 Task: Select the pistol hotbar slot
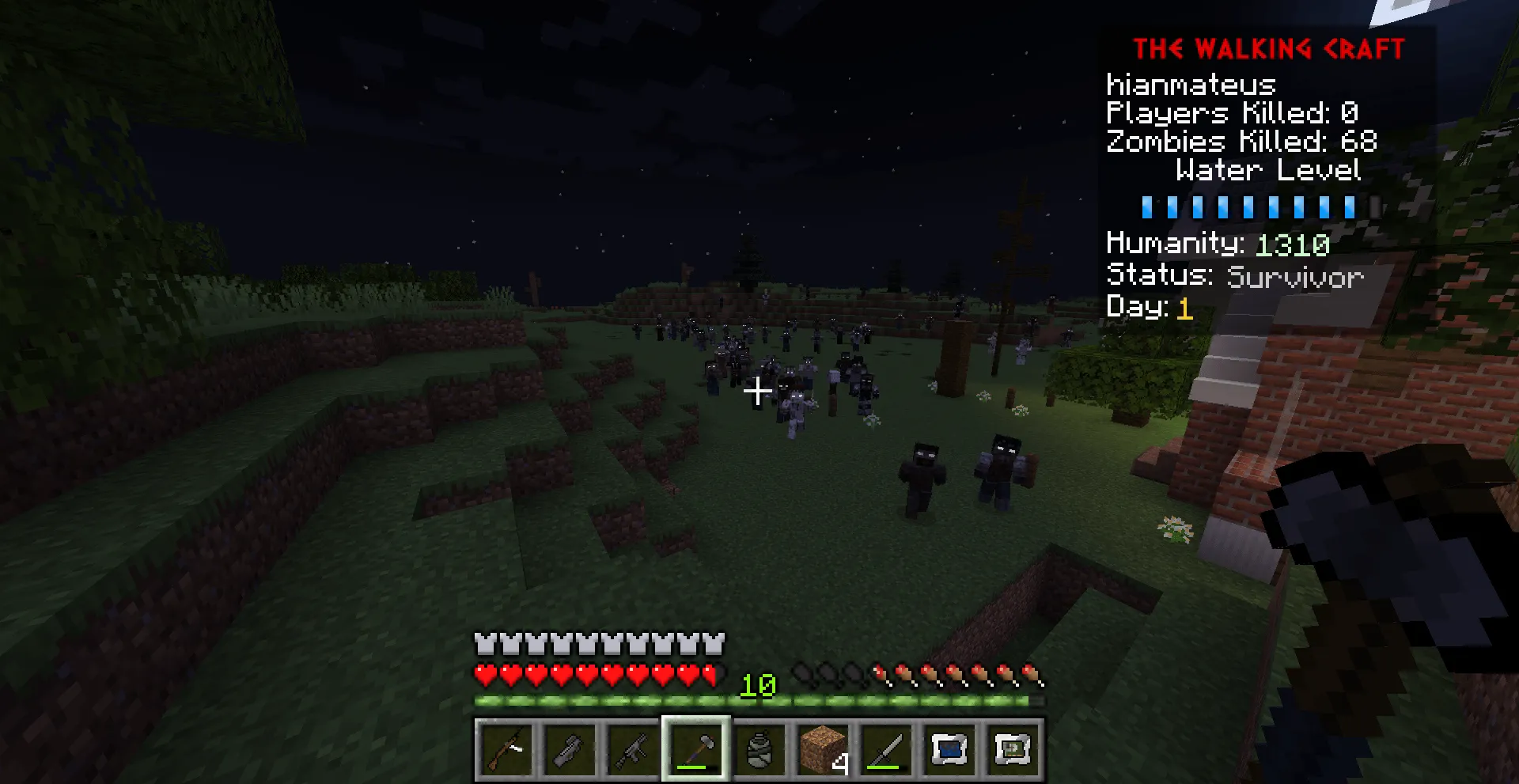tap(570, 748)
